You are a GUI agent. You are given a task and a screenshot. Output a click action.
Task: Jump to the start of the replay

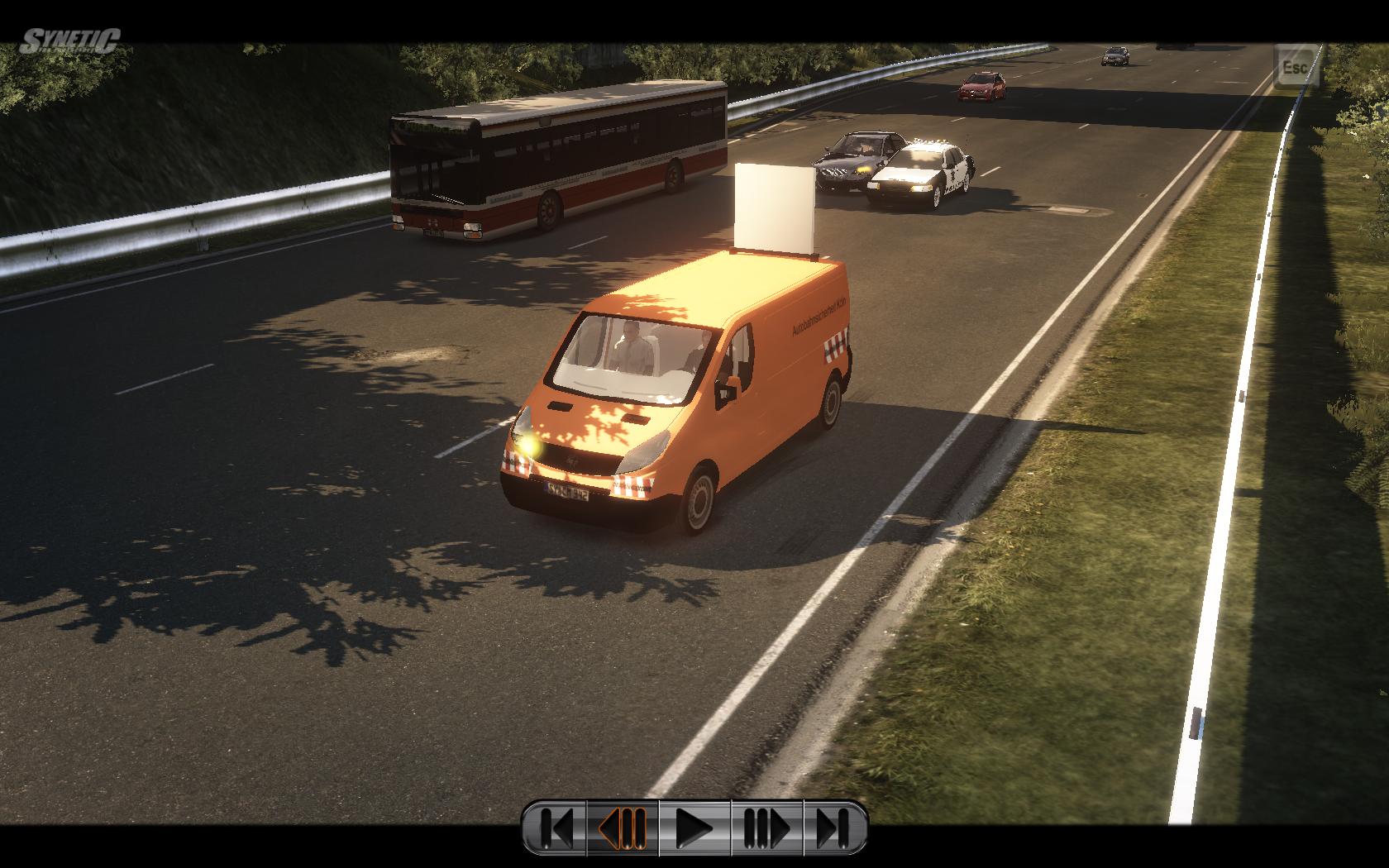pos(556,827)
